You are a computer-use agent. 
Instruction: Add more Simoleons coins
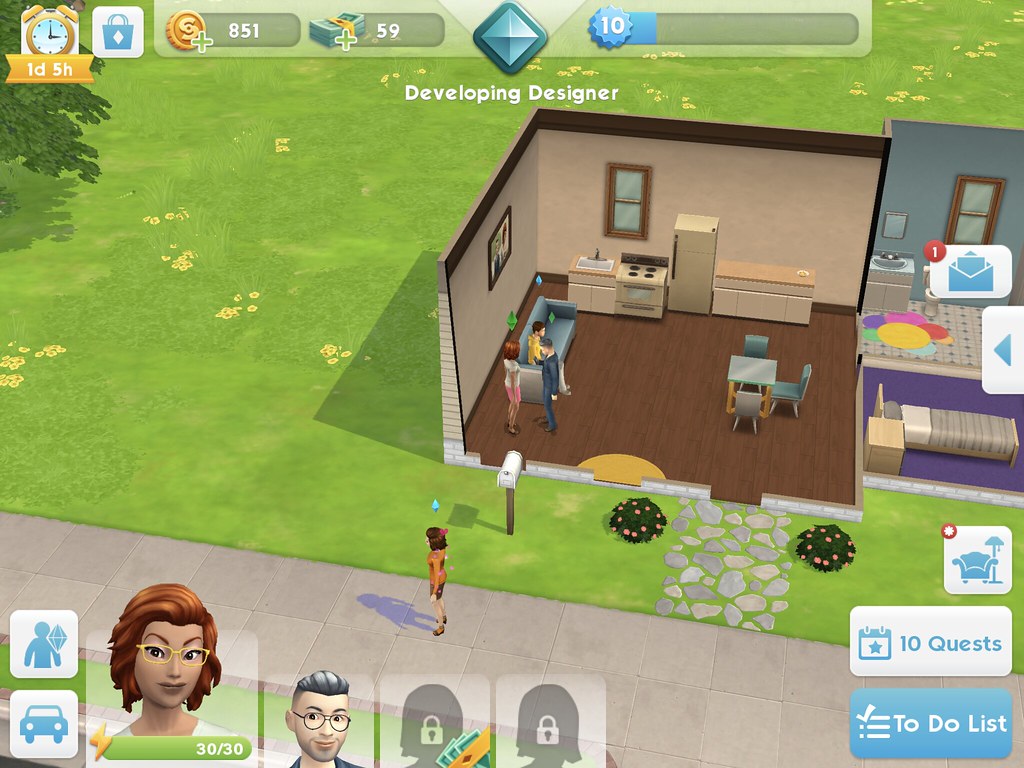point(187,32)
